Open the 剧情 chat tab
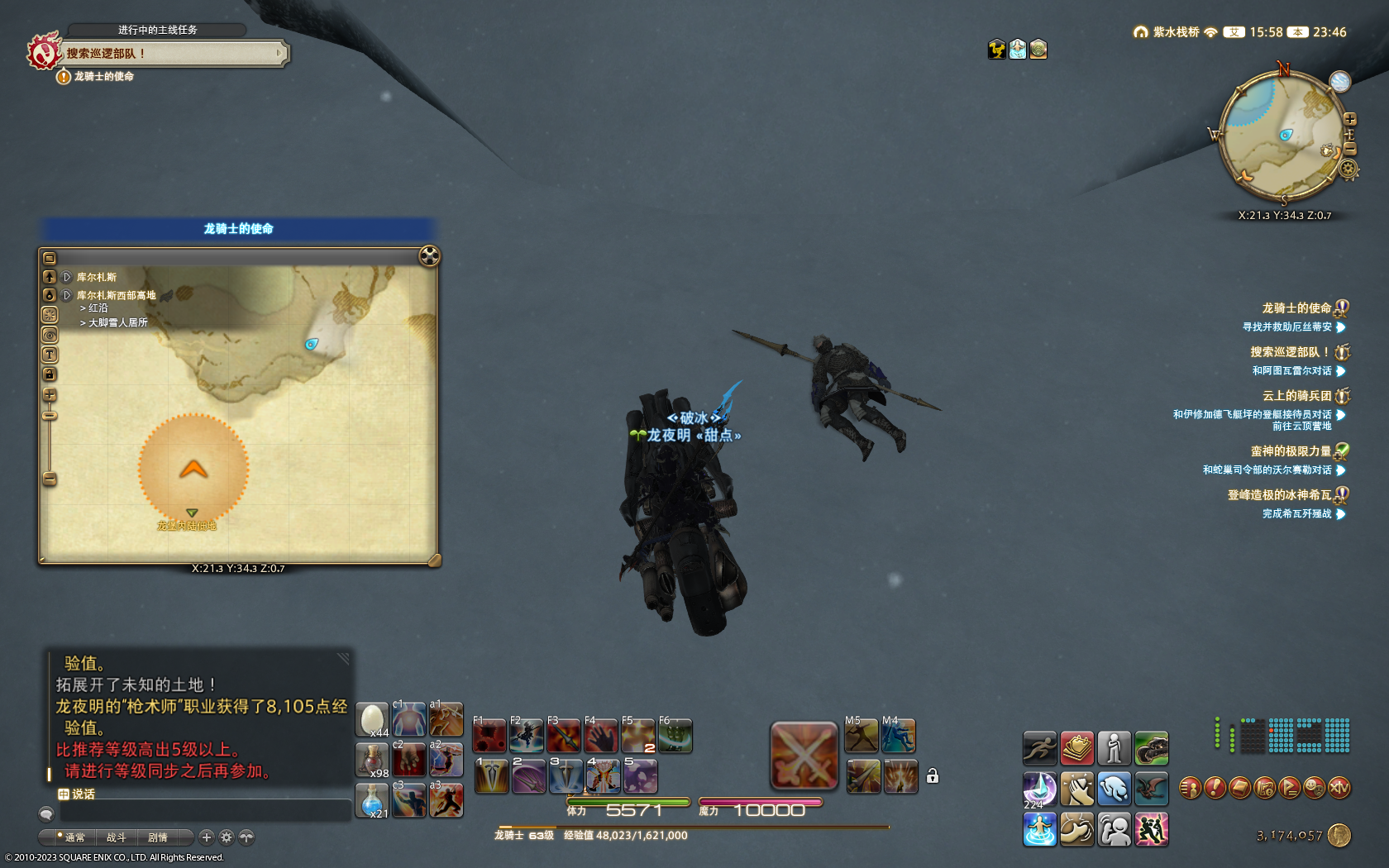Viewport: 1389px width, 868px height. pyautogui.click(x=157, y=837)
